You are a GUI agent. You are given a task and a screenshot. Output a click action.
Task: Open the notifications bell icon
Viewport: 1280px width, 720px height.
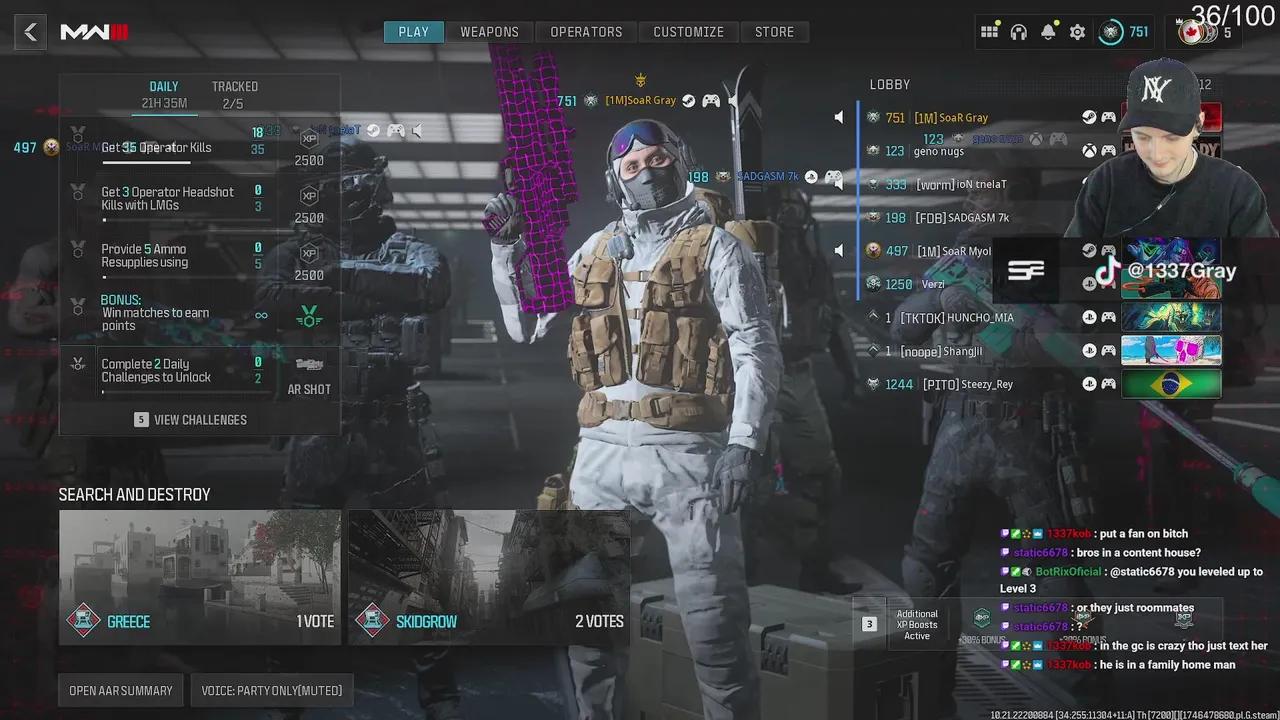point(1048,31)
